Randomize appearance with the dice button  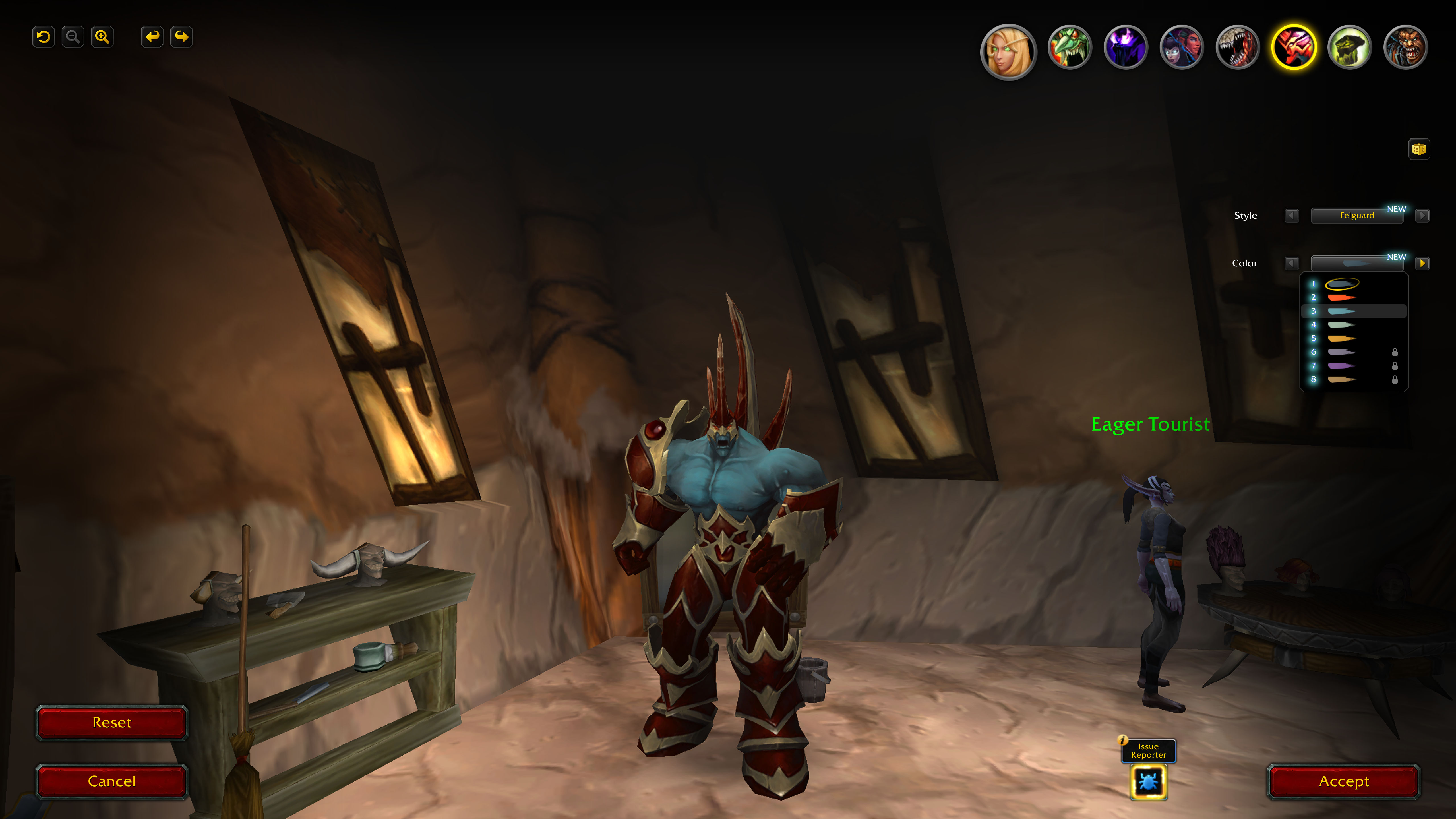tap(1418, 149)
